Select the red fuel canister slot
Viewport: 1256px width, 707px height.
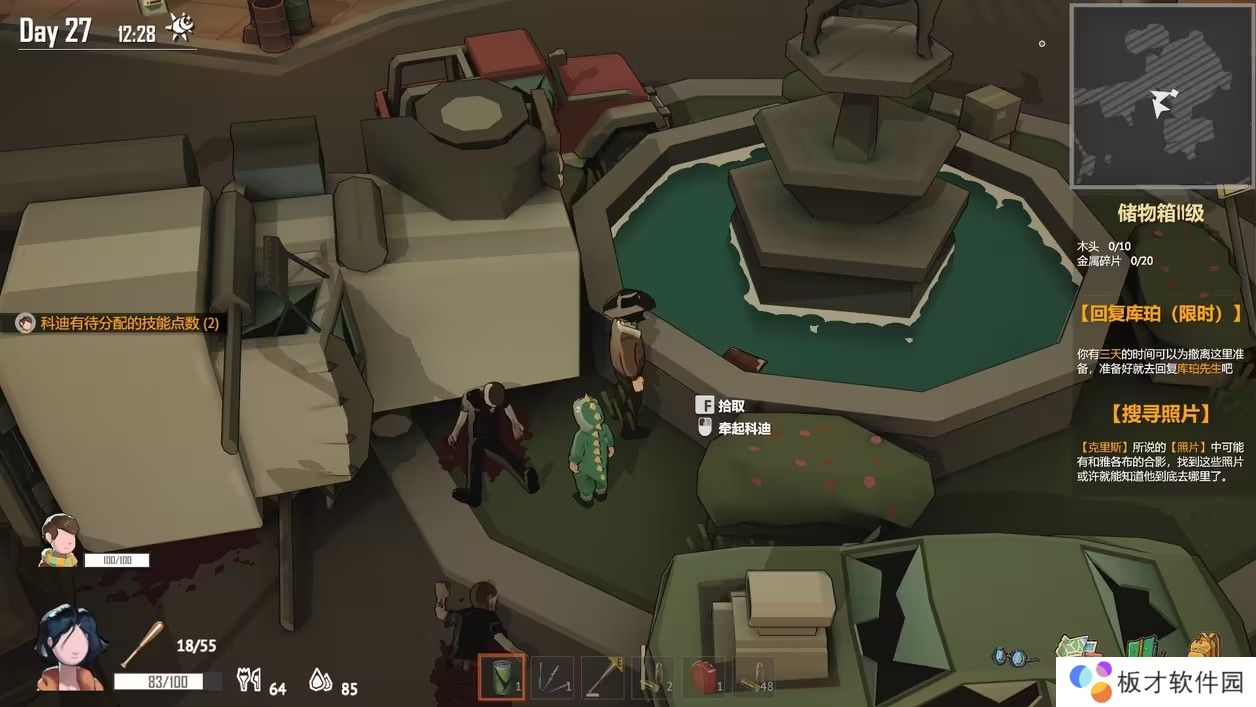tap(706, 677)
